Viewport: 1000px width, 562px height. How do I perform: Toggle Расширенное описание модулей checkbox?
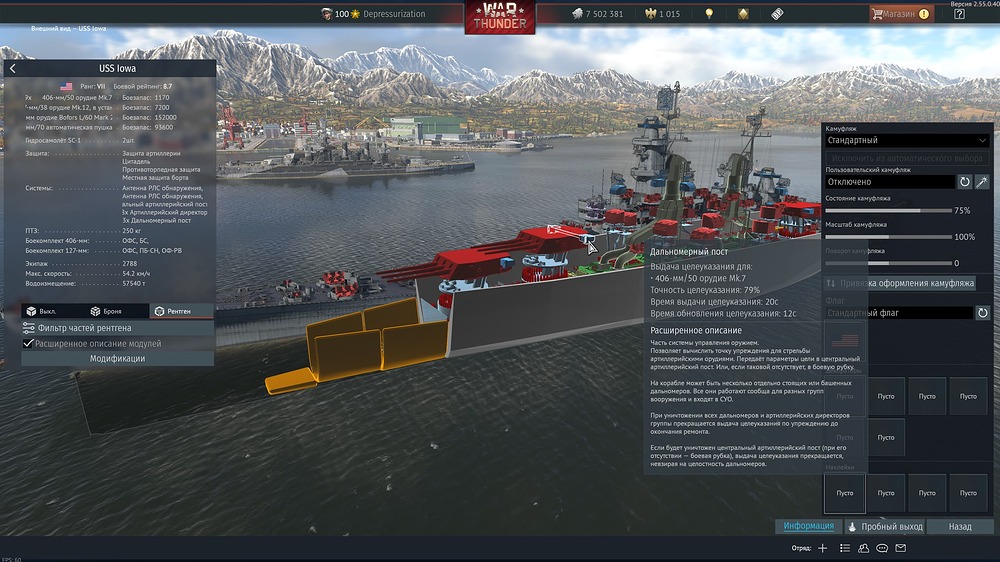(x=28, y=343)
